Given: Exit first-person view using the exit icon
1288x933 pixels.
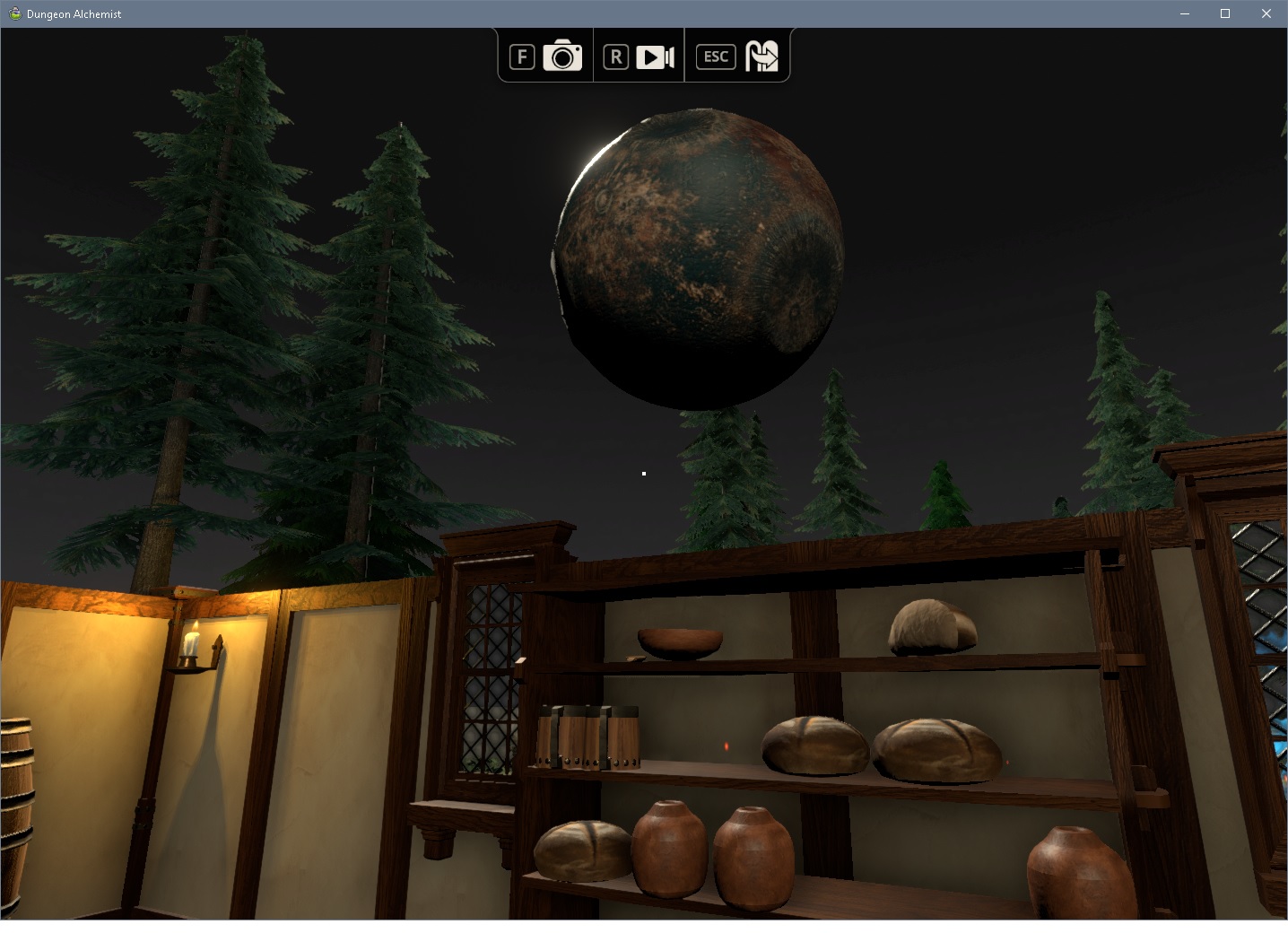Looking at the screenshot, I should click(761, 56).
